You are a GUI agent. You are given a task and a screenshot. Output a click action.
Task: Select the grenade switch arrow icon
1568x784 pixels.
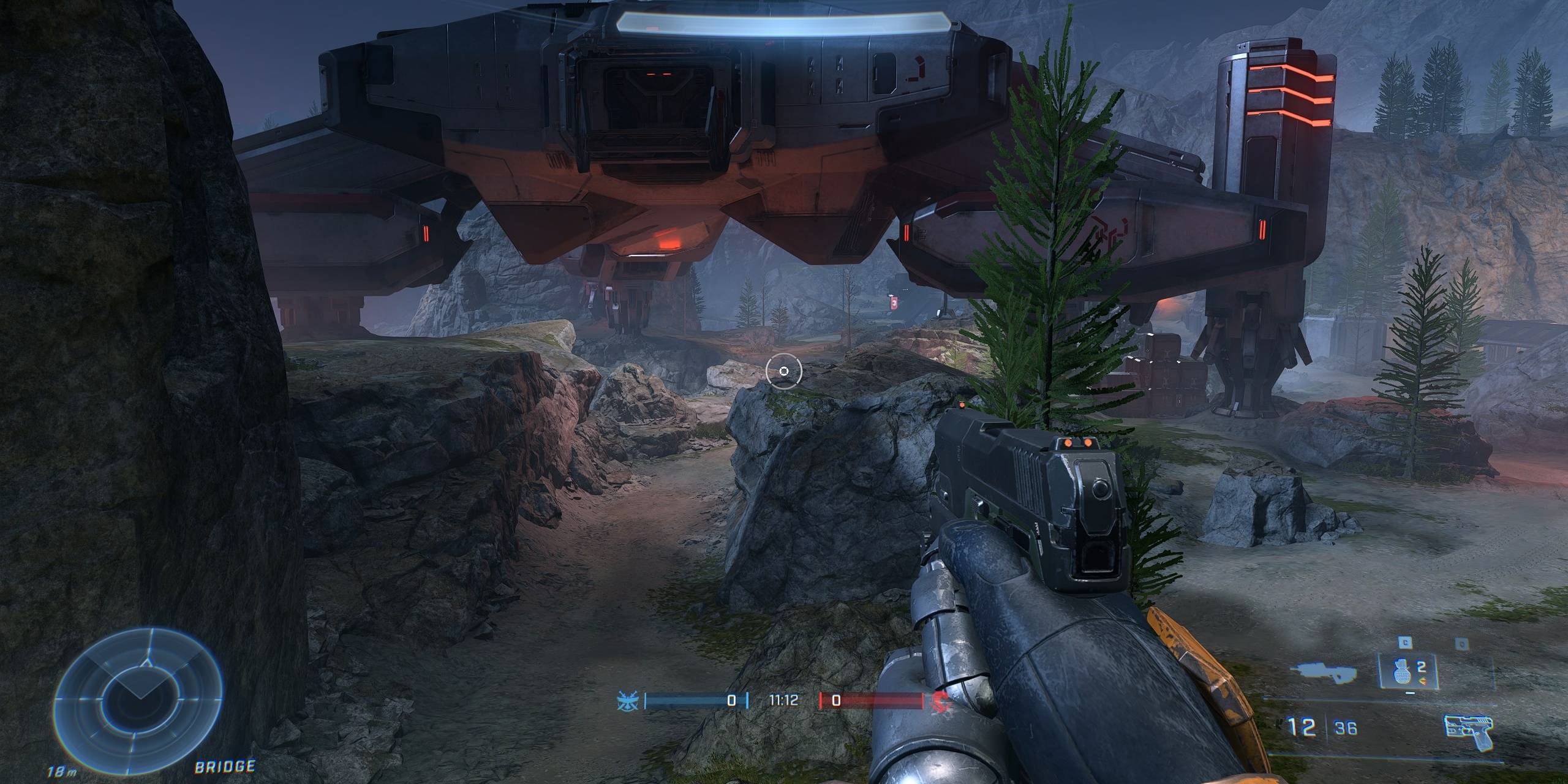click(x=1423, y=680)
